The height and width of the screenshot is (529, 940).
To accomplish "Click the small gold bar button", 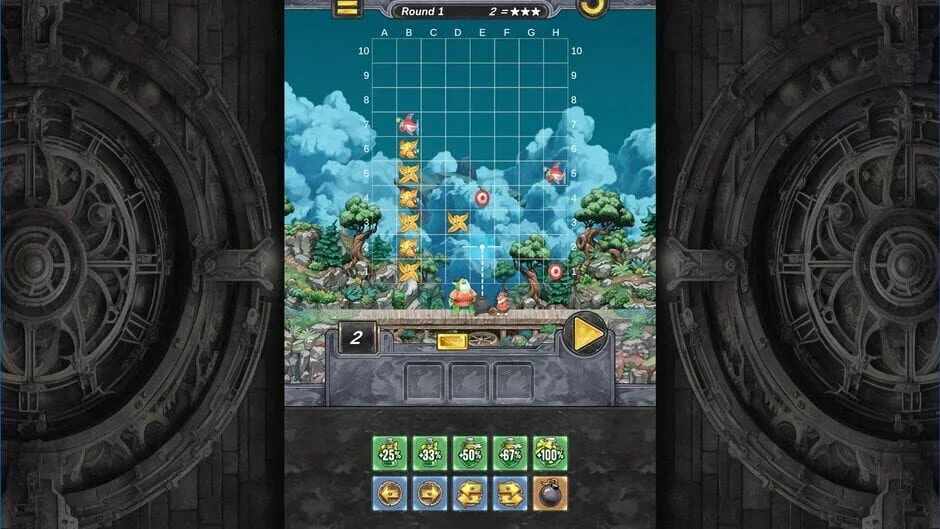I will click(452, 341).
